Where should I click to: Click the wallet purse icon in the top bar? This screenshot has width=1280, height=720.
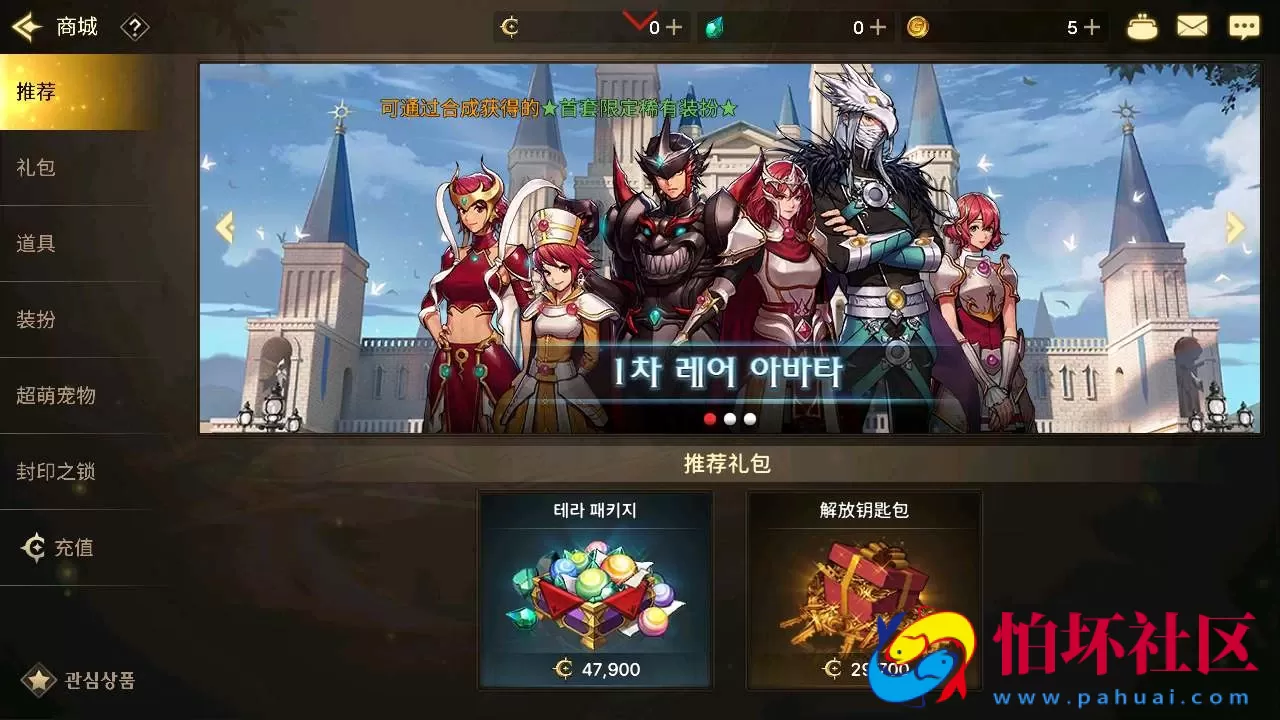point(1141,26)
